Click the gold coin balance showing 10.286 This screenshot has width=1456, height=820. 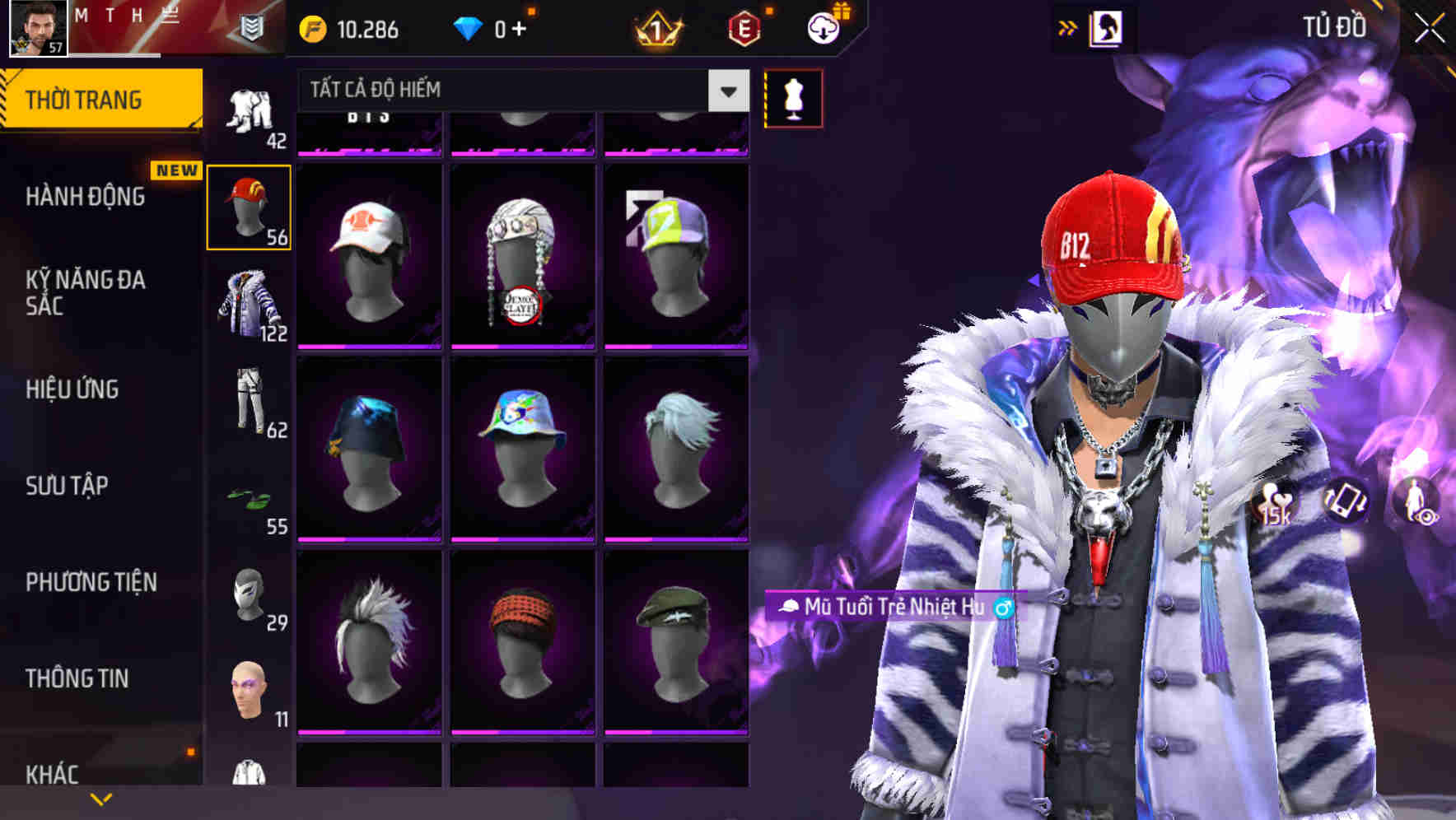[346, 30]
